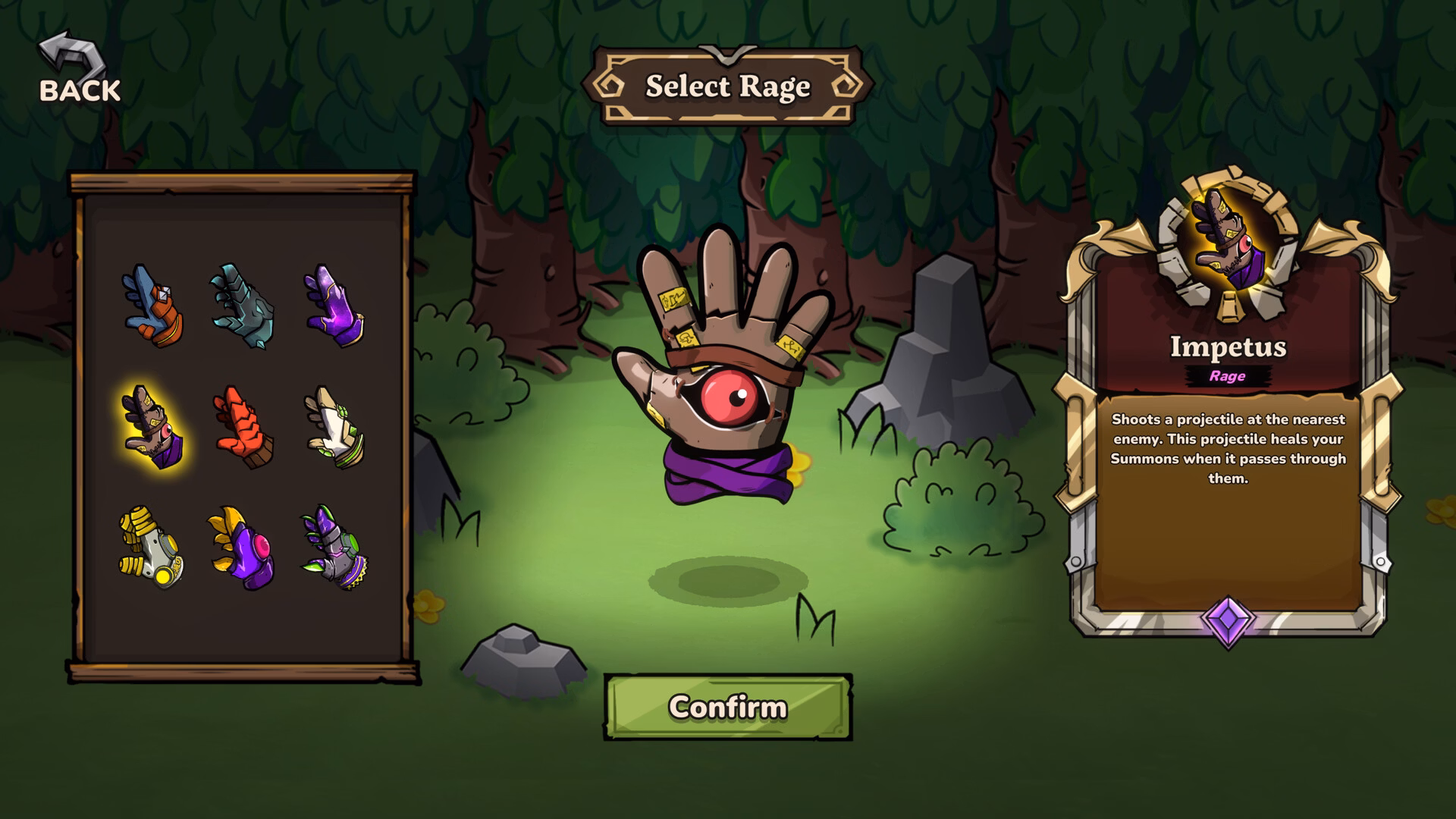The height and width of the screenshot is (819, 1456).
Task: Choose the teal armored claw glove
Action: [243, 306]
